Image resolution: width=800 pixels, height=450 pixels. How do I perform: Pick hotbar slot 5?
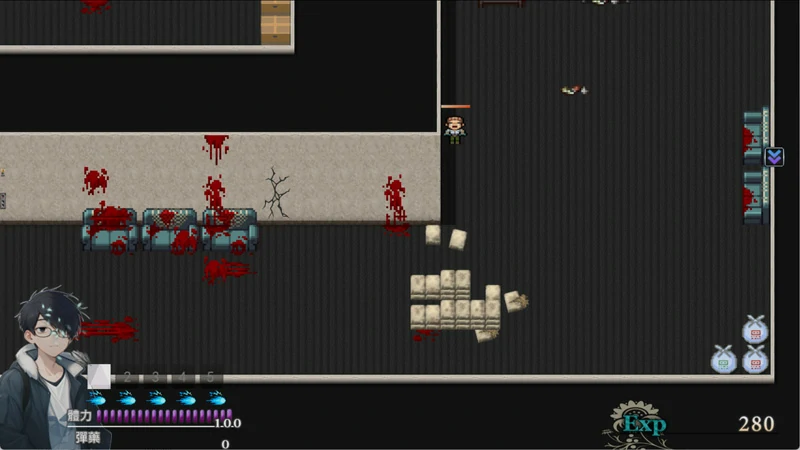(211, 377)
